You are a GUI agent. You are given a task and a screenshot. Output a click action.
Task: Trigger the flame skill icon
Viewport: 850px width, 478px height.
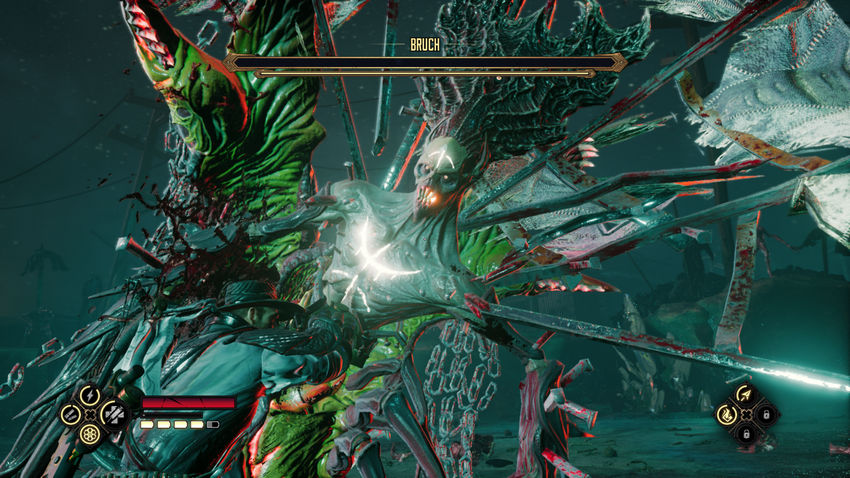(726, 413)
